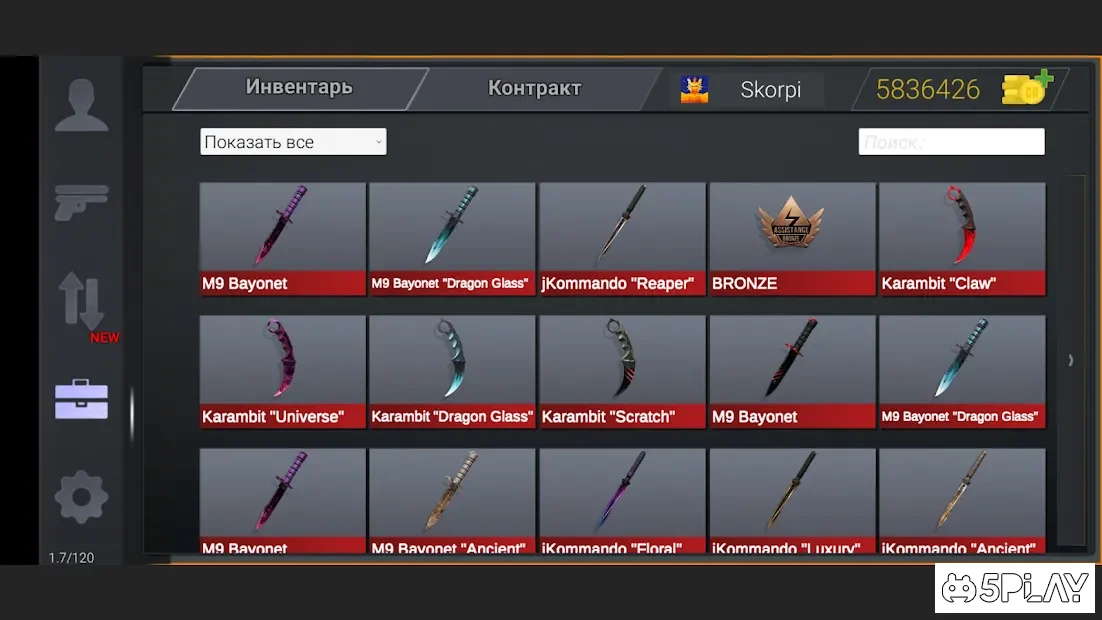The height and width of the screenshot is (620, 1102).
Task: Open the Контракт tab
Action: tap(534, 88)
